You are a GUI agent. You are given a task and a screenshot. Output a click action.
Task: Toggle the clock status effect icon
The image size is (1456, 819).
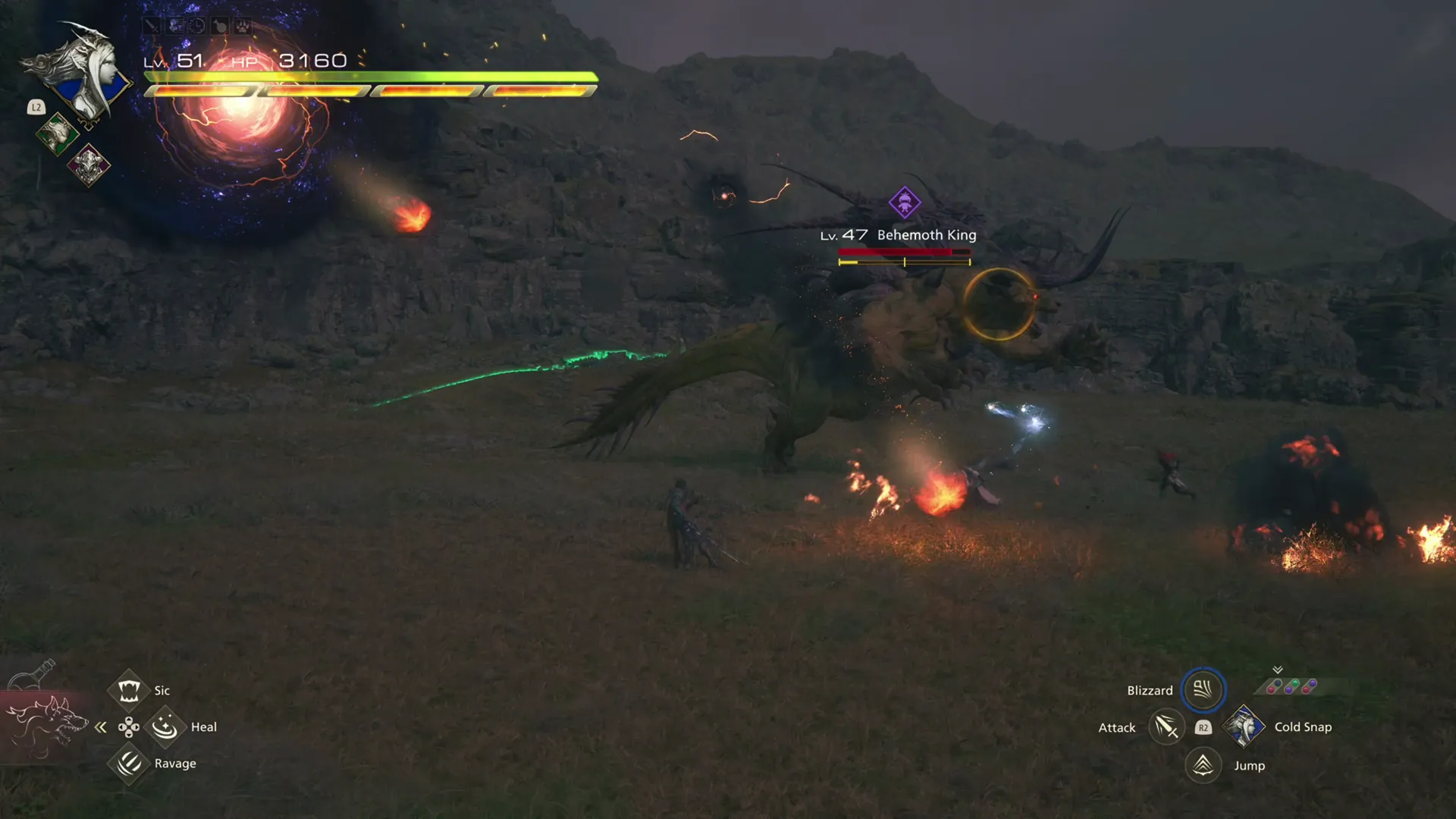tap(197, 25)
